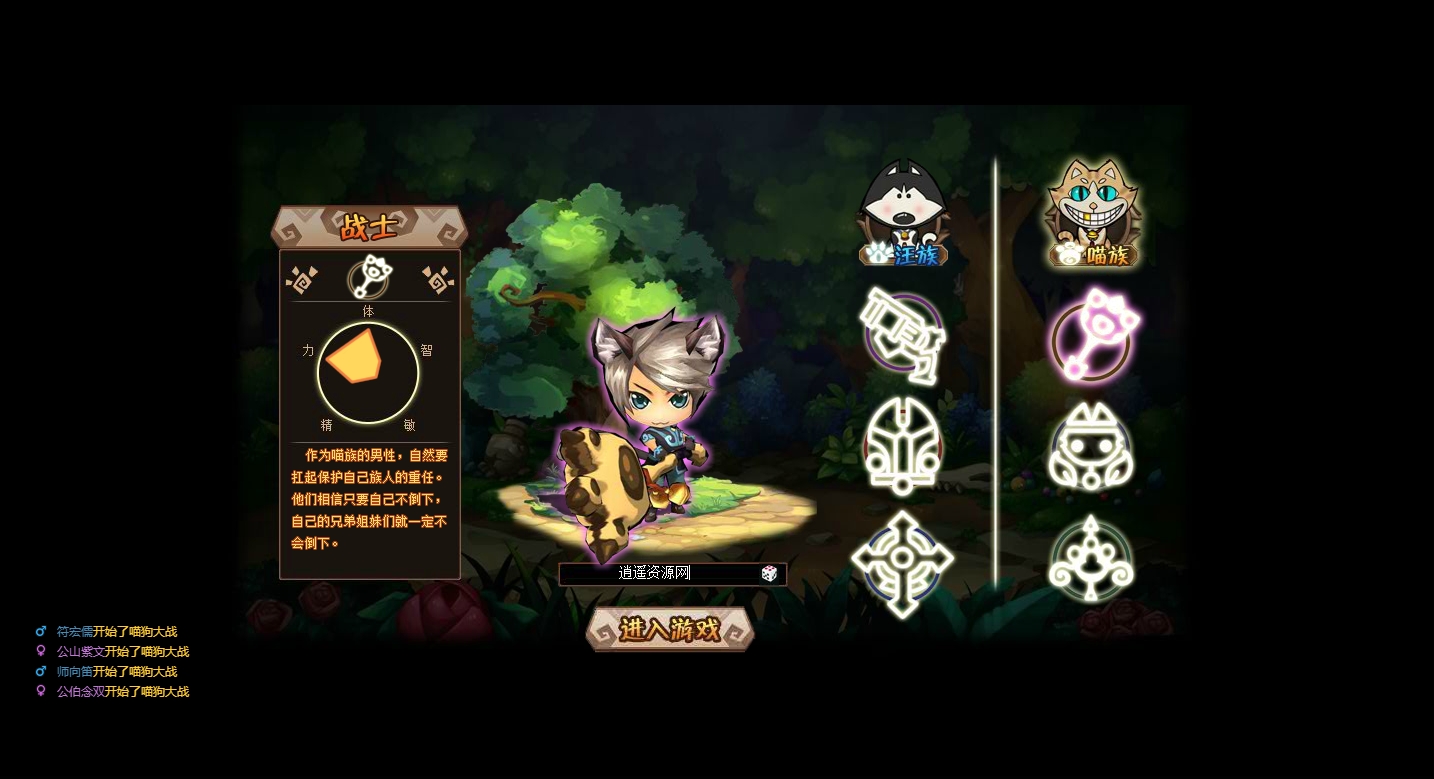Click the weapon emblem atop the 战士 panel

(x=368, y=278)
